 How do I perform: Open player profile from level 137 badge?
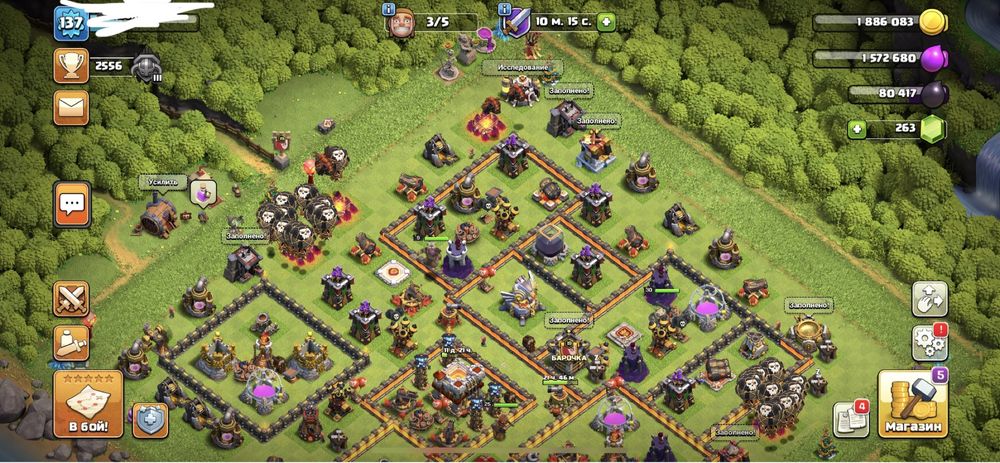coord(71,22)
